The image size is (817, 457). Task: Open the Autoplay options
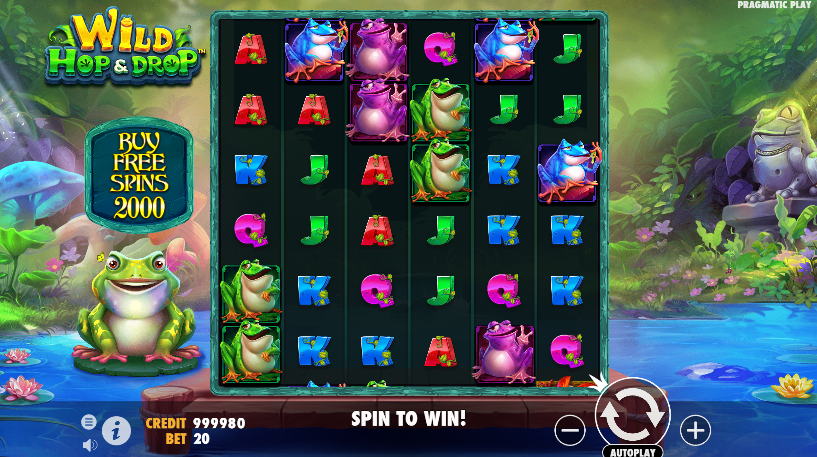pyautogui.click(x=632, y=451)
